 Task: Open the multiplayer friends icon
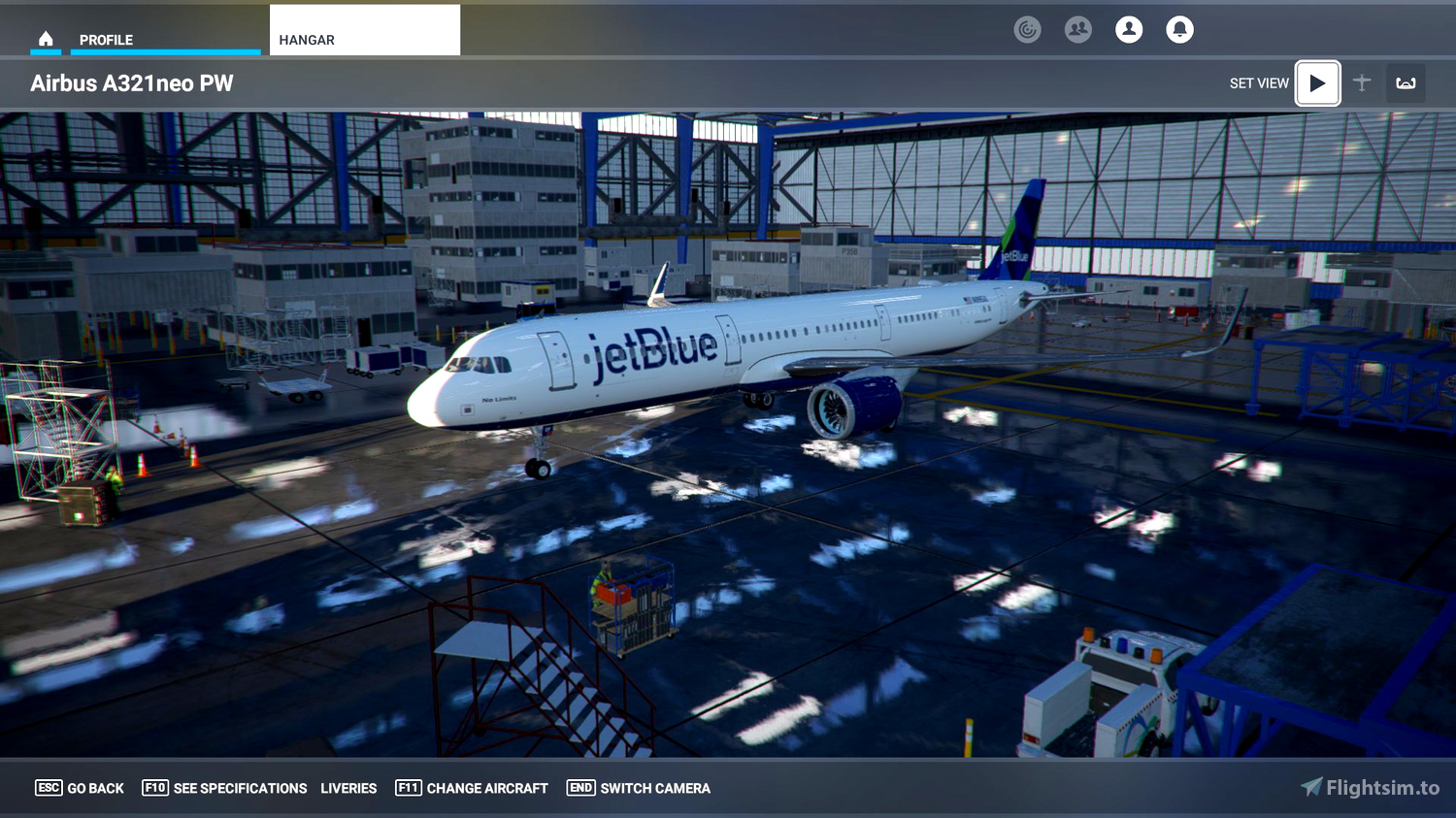click(x=1077, y=29)
